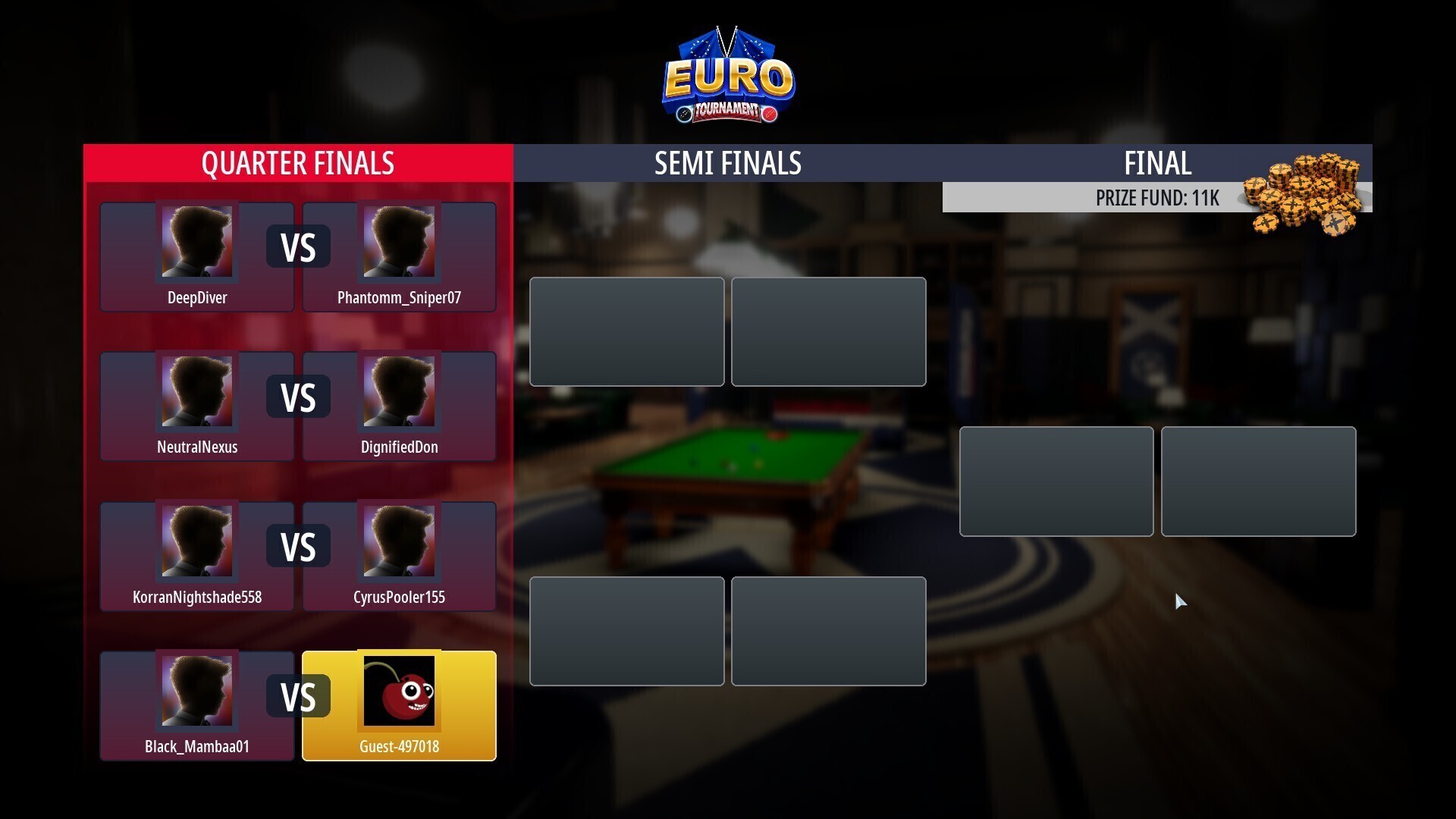Click the left empty Final slot
The image size is (1456, 819).
click(1056, 481)
